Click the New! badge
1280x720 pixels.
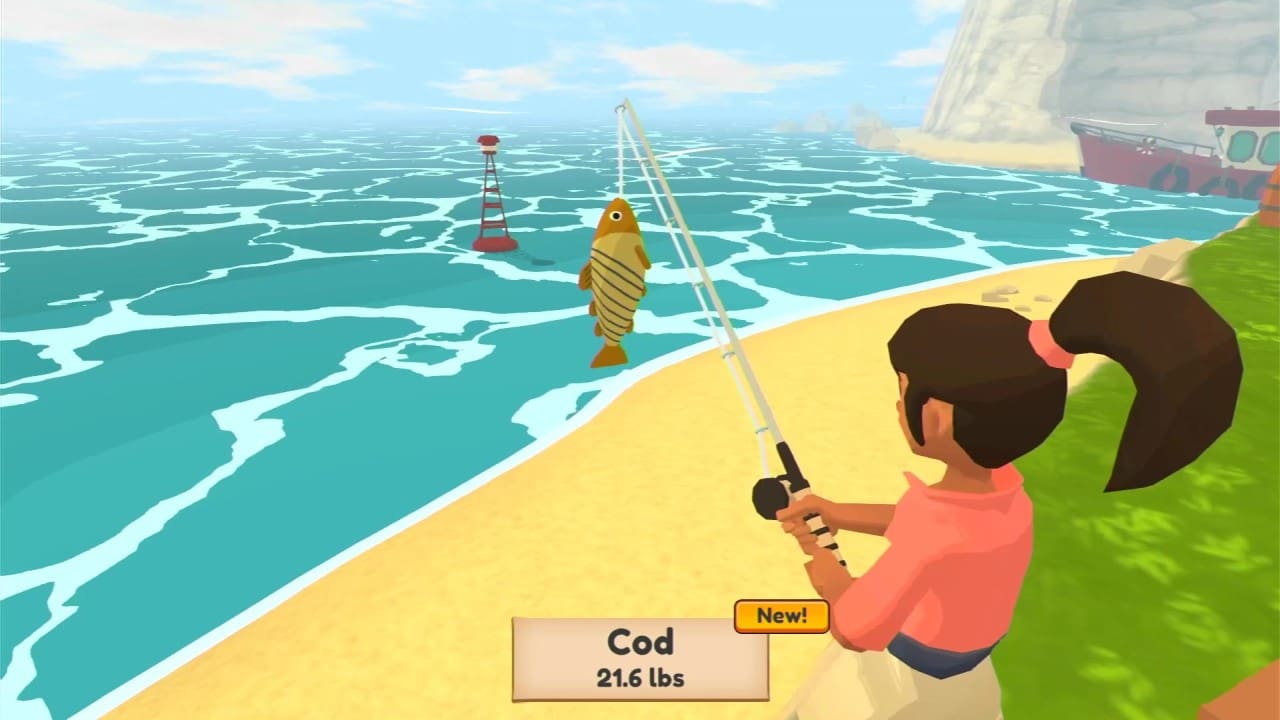[783, 616]
